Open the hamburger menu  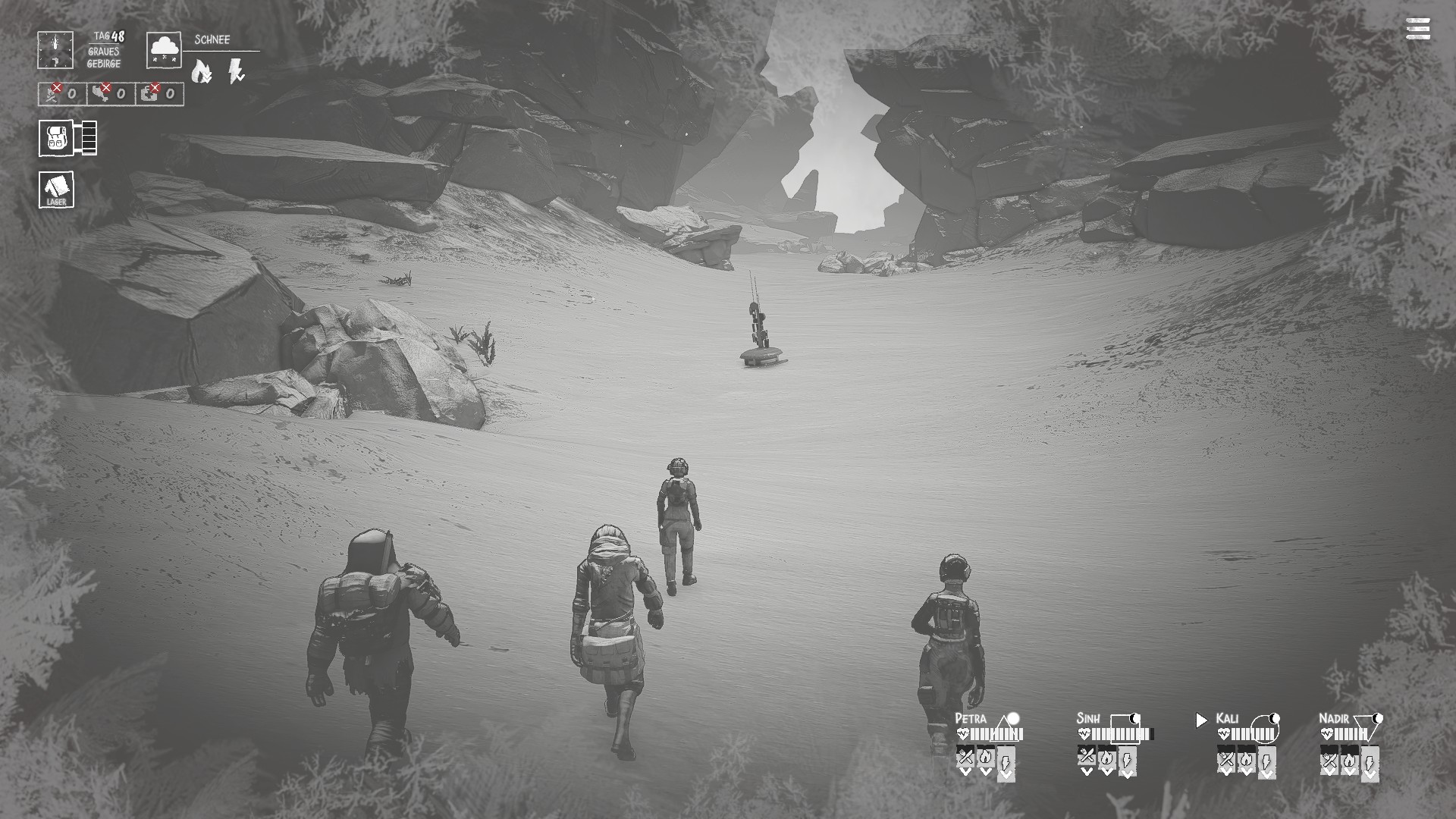[x=1417, y=29]
